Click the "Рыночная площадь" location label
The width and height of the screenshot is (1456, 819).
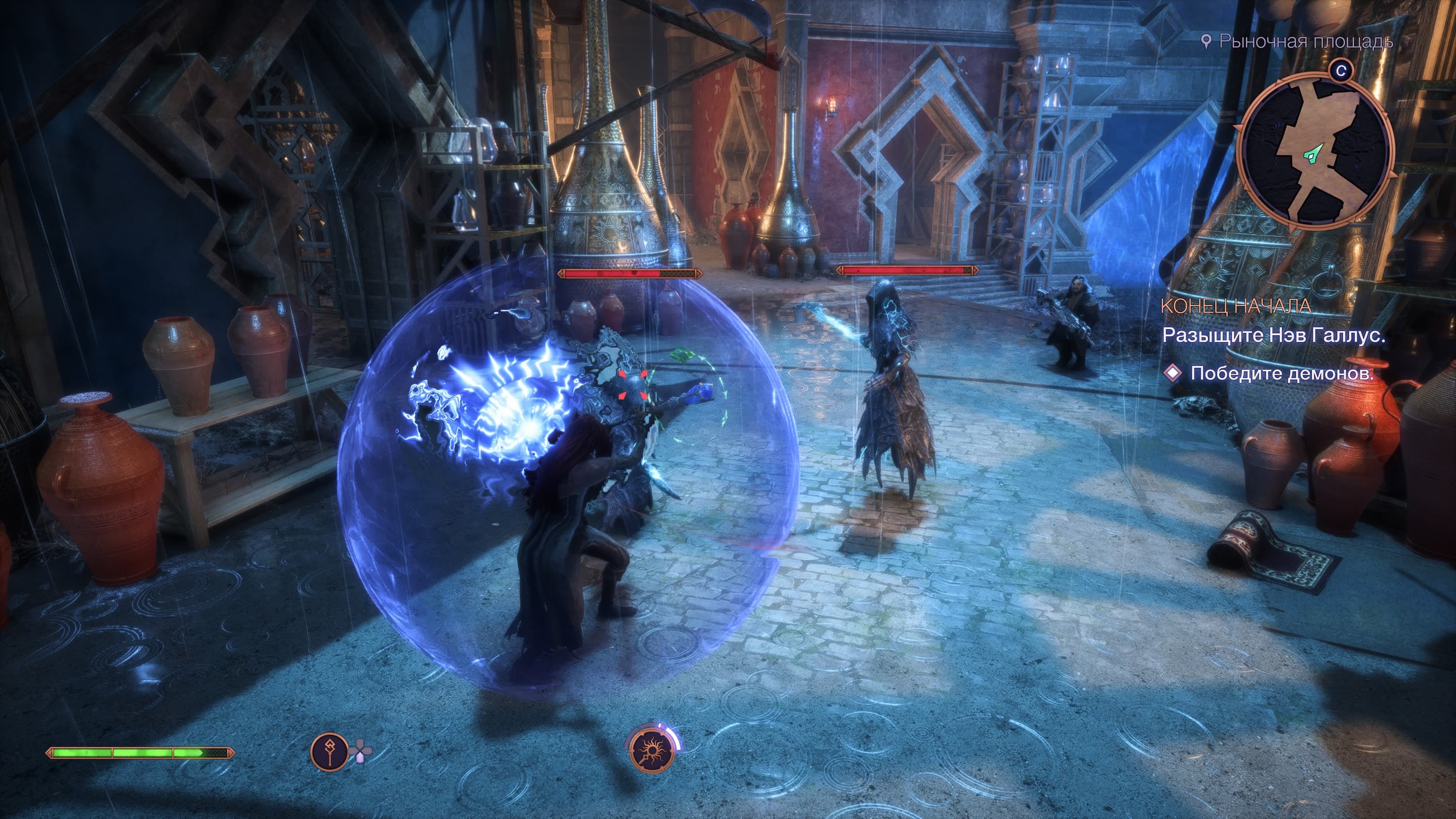[1305, 41]
